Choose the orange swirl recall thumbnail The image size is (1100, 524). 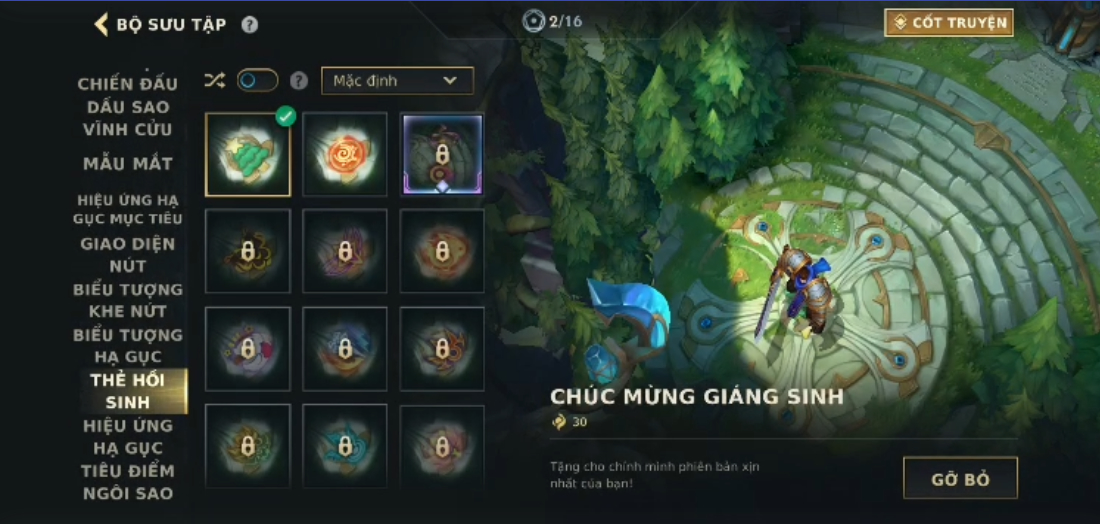[x=345, y=154]
